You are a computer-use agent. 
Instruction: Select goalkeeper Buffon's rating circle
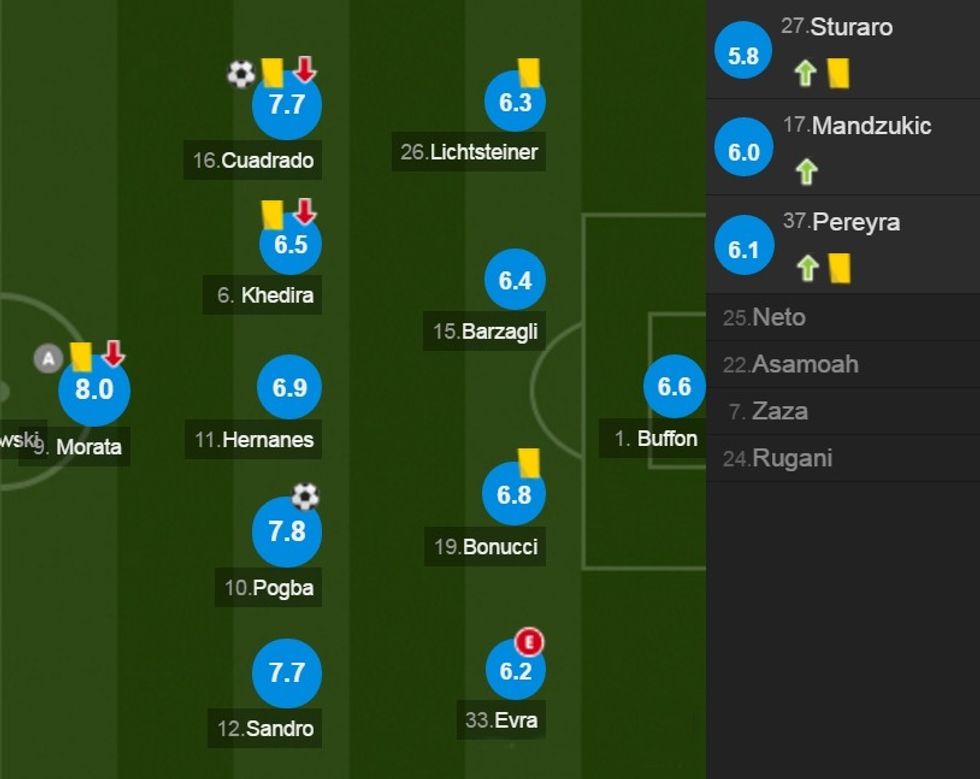[674, 387]
